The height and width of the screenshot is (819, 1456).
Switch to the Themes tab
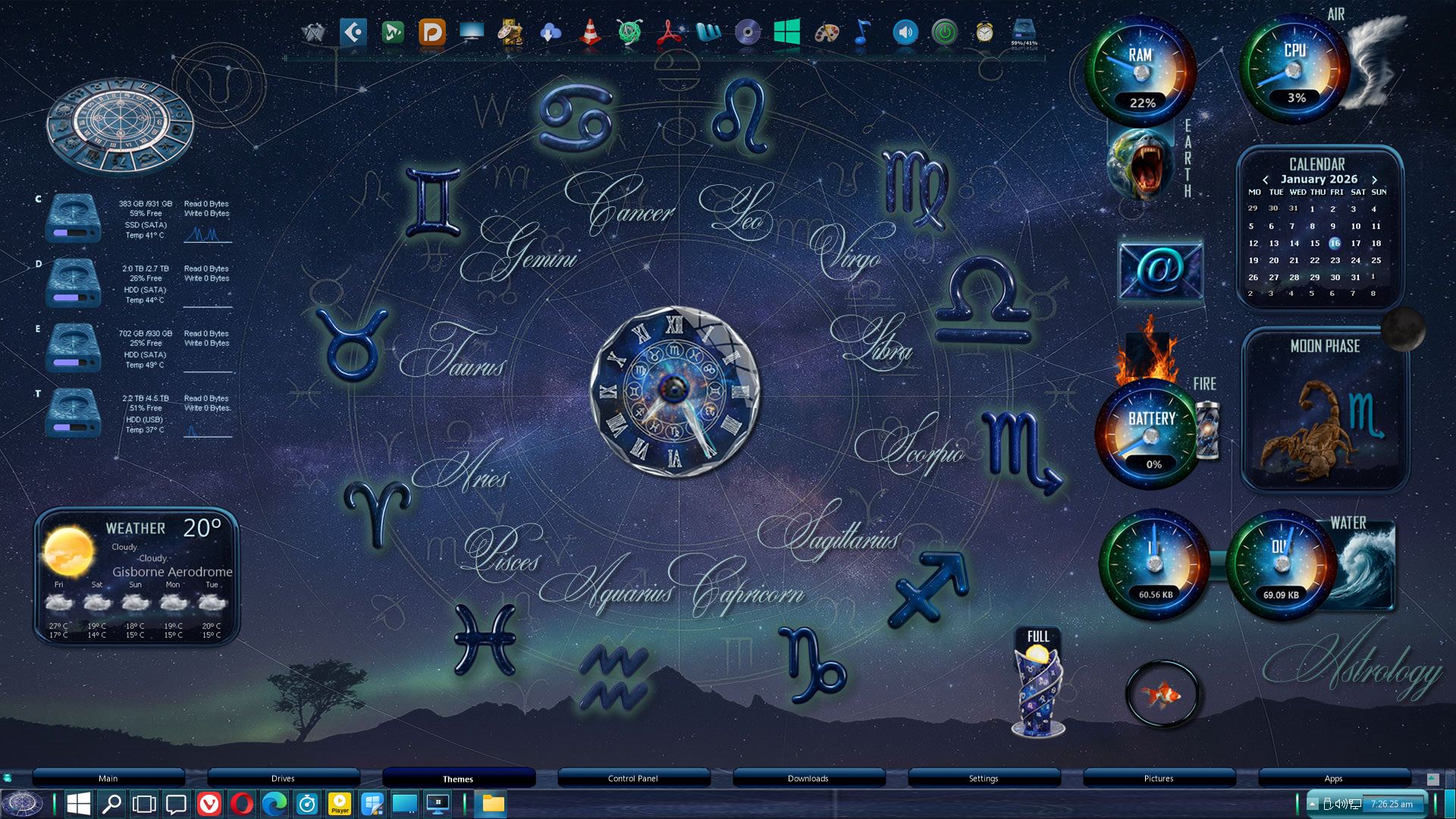pos(458,779)
